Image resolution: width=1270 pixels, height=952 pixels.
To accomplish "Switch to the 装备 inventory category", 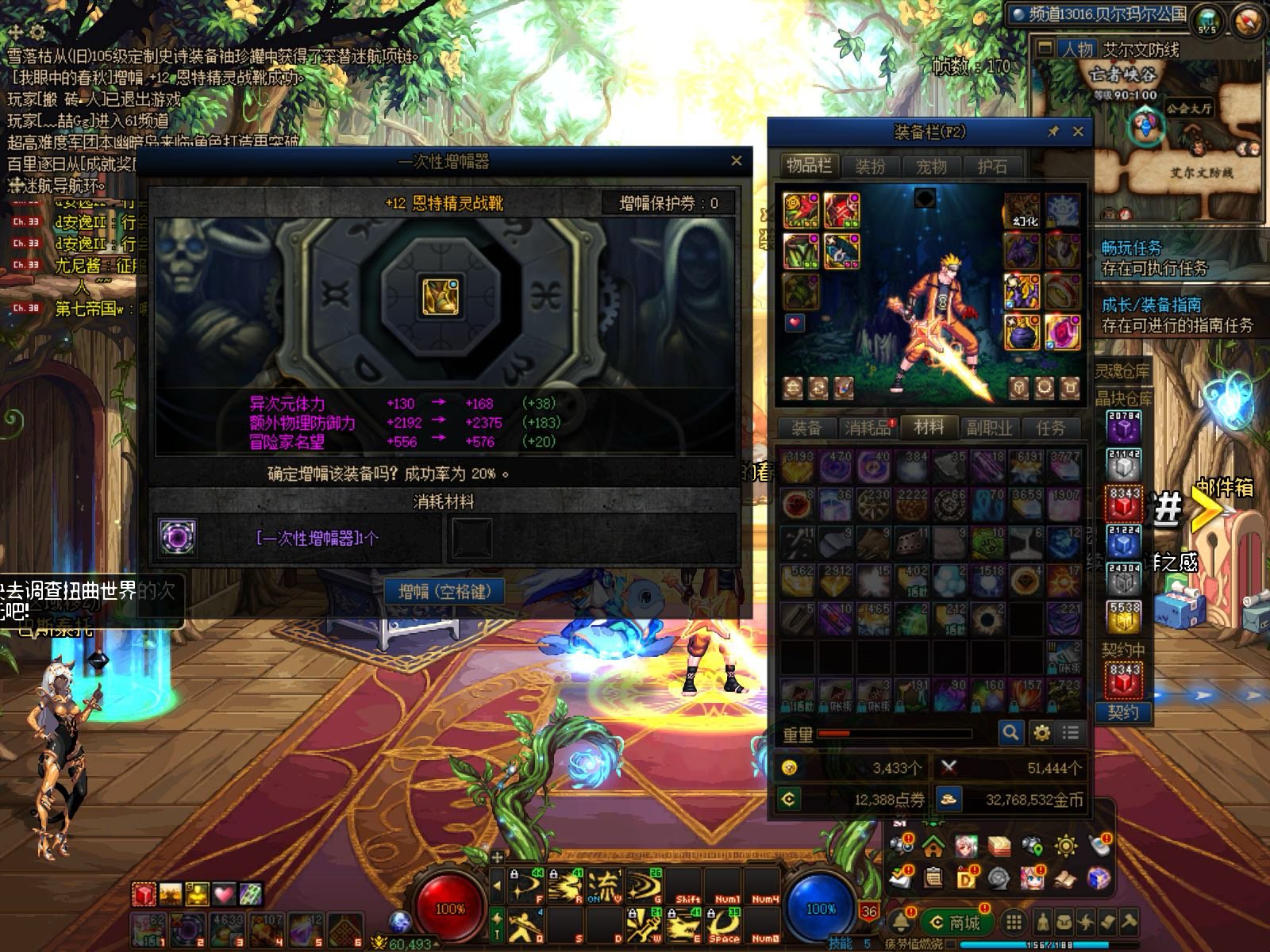I will point(806,428).
